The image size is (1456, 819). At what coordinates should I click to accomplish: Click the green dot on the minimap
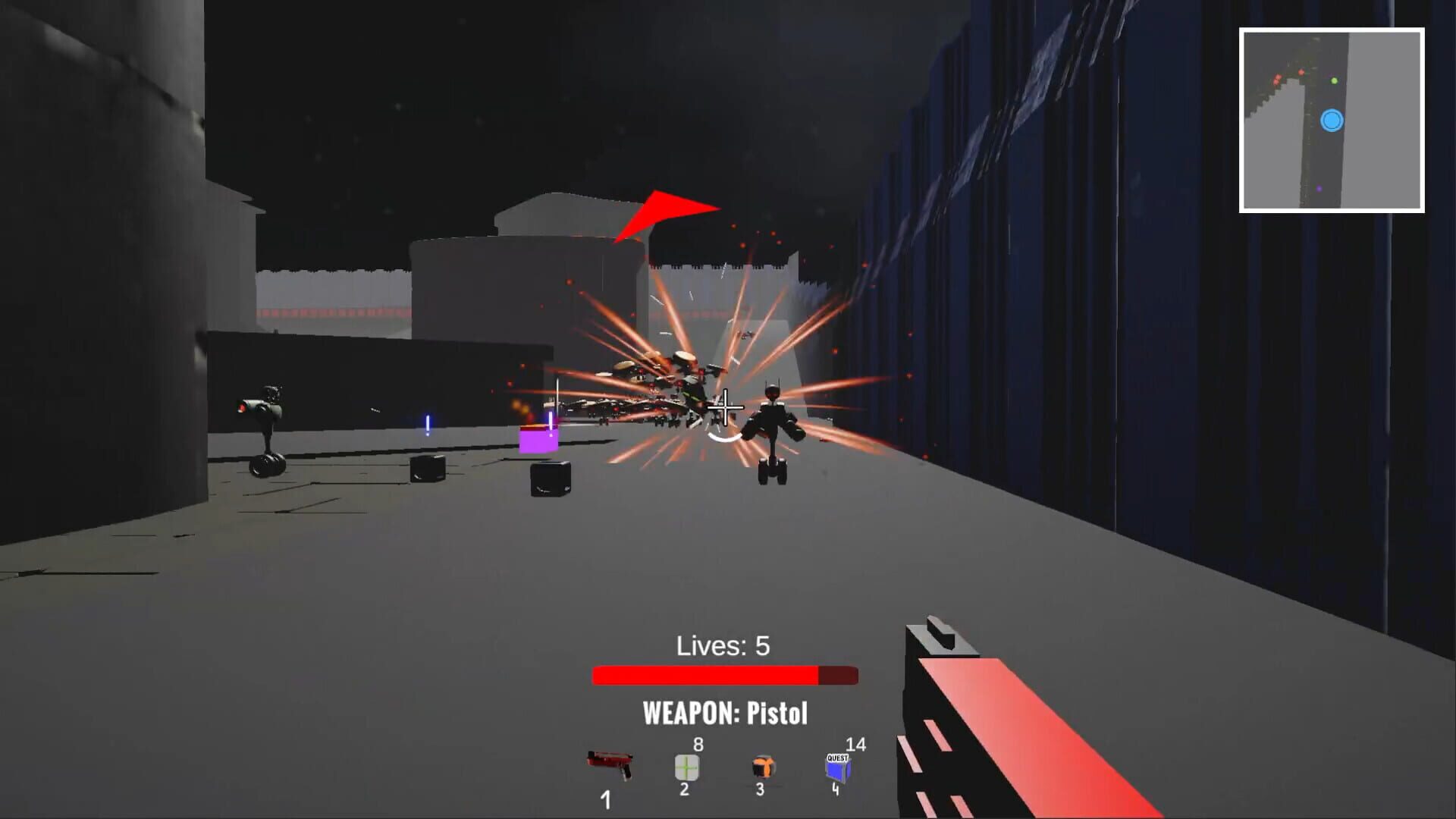tap(1334, 80)
